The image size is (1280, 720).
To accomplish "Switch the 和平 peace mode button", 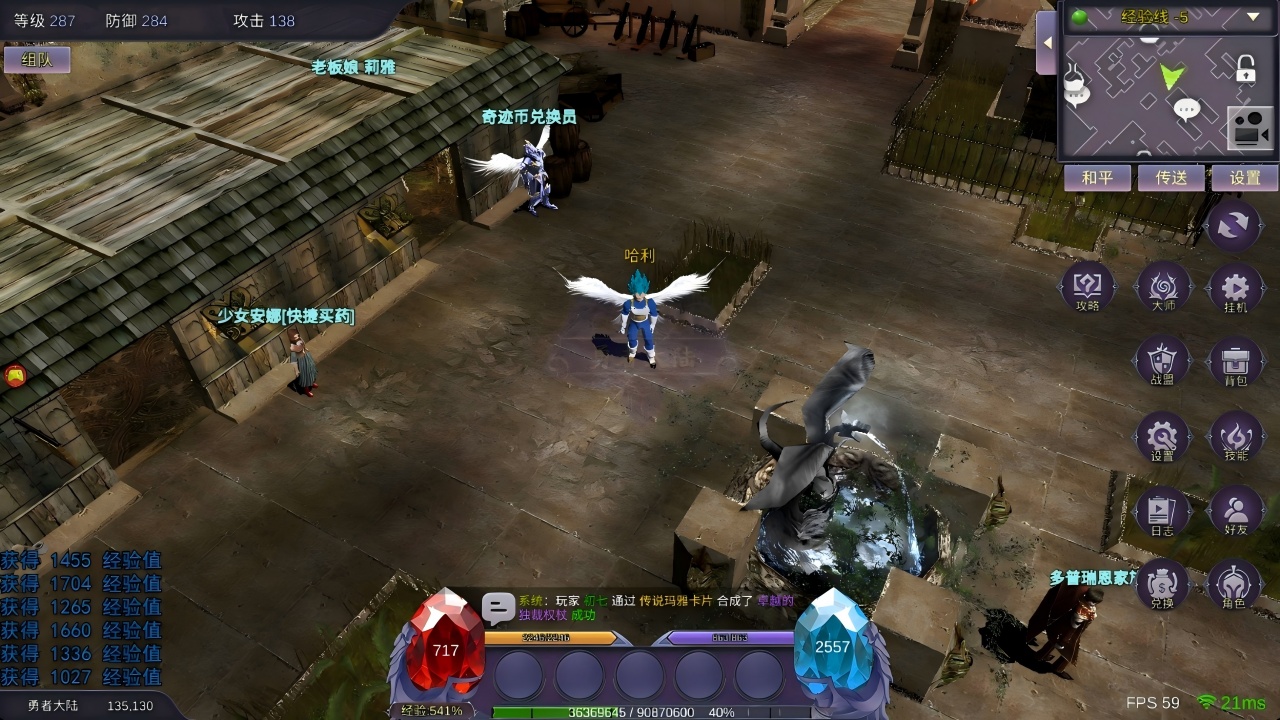I will click(1097, 178).
